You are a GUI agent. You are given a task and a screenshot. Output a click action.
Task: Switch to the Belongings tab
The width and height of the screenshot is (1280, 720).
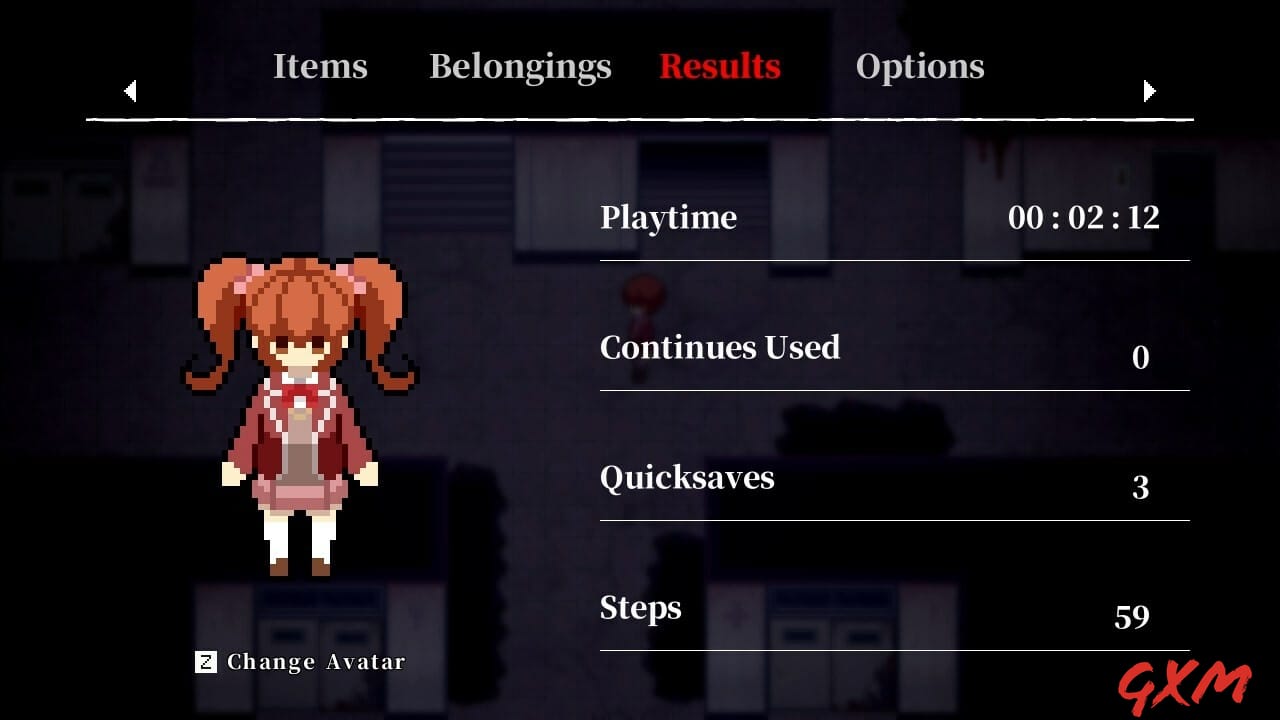point(520,66)
